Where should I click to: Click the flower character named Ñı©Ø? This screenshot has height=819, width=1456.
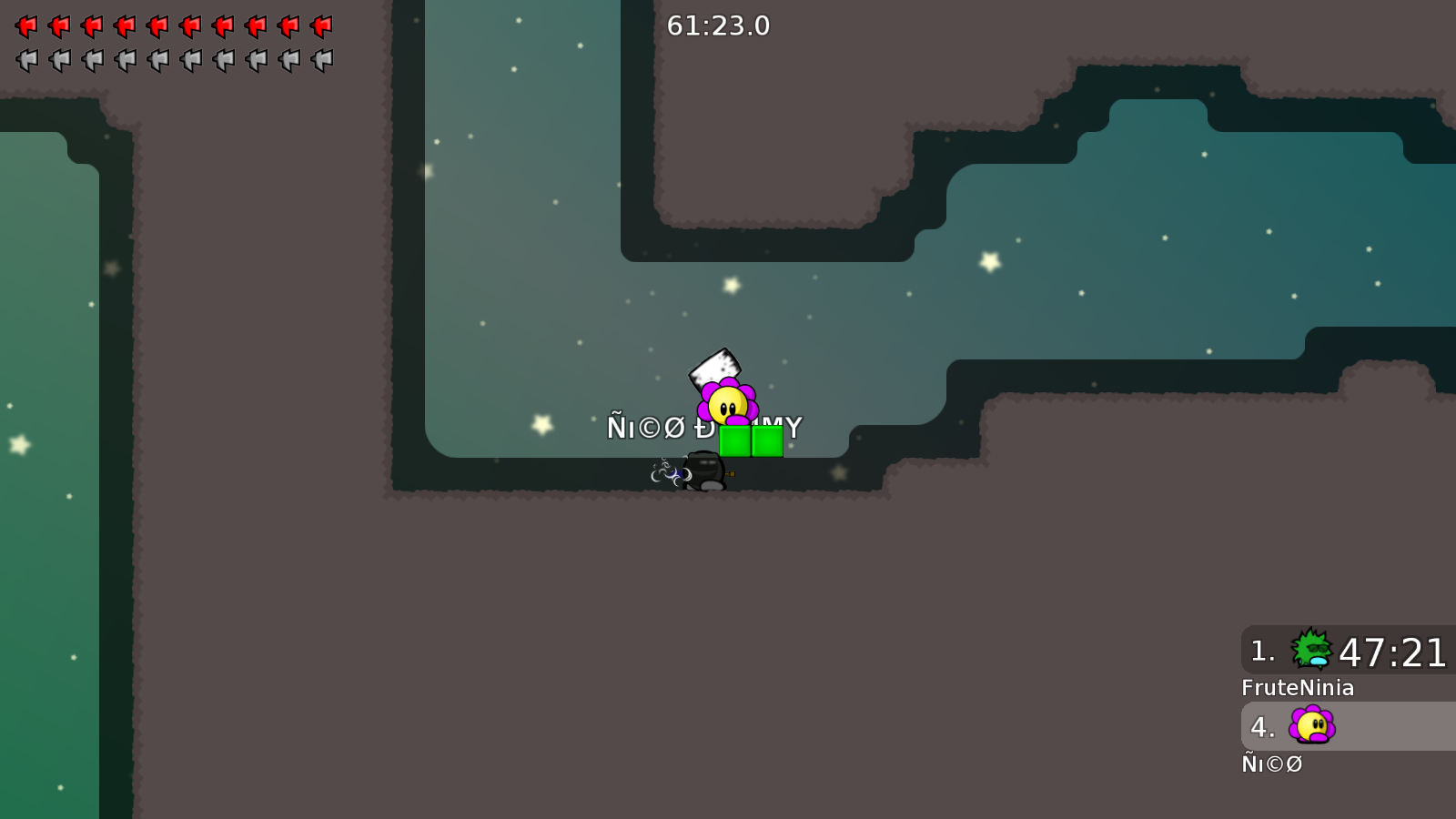point(728,405)
